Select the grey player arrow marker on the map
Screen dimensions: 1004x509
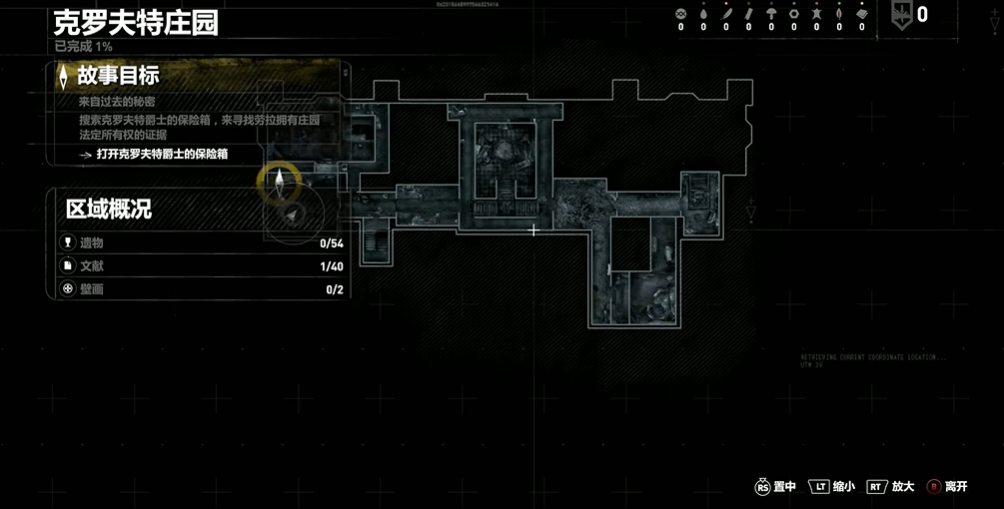coord(291,213)
